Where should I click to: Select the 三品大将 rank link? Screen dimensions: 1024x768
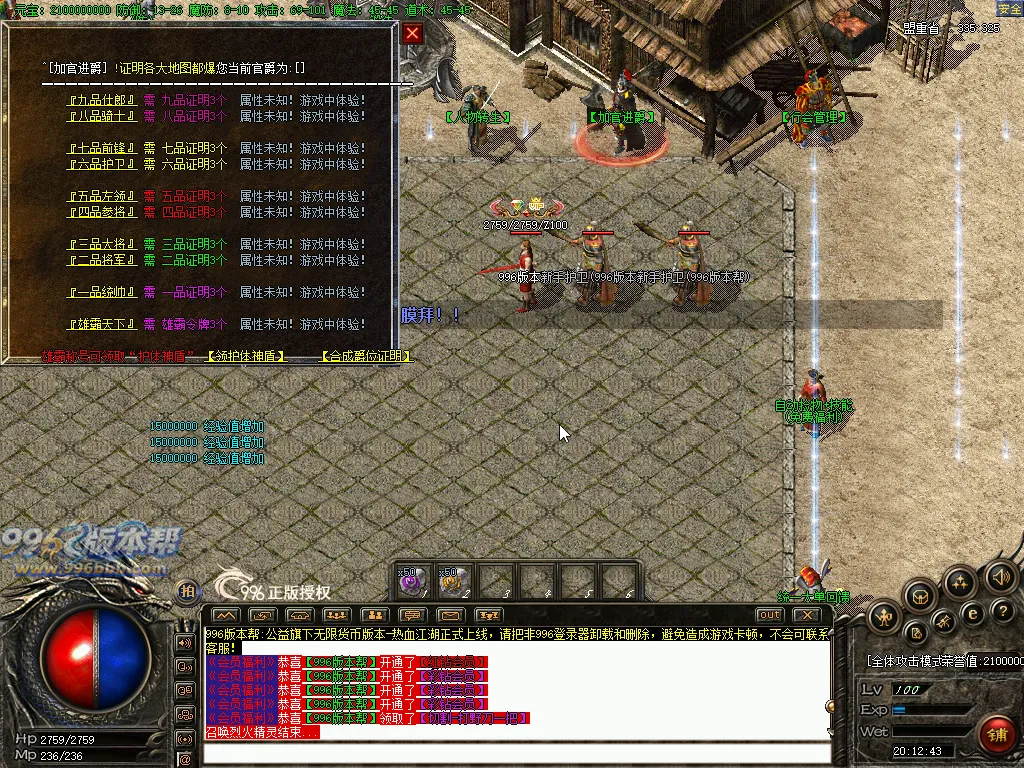point(101,244)
